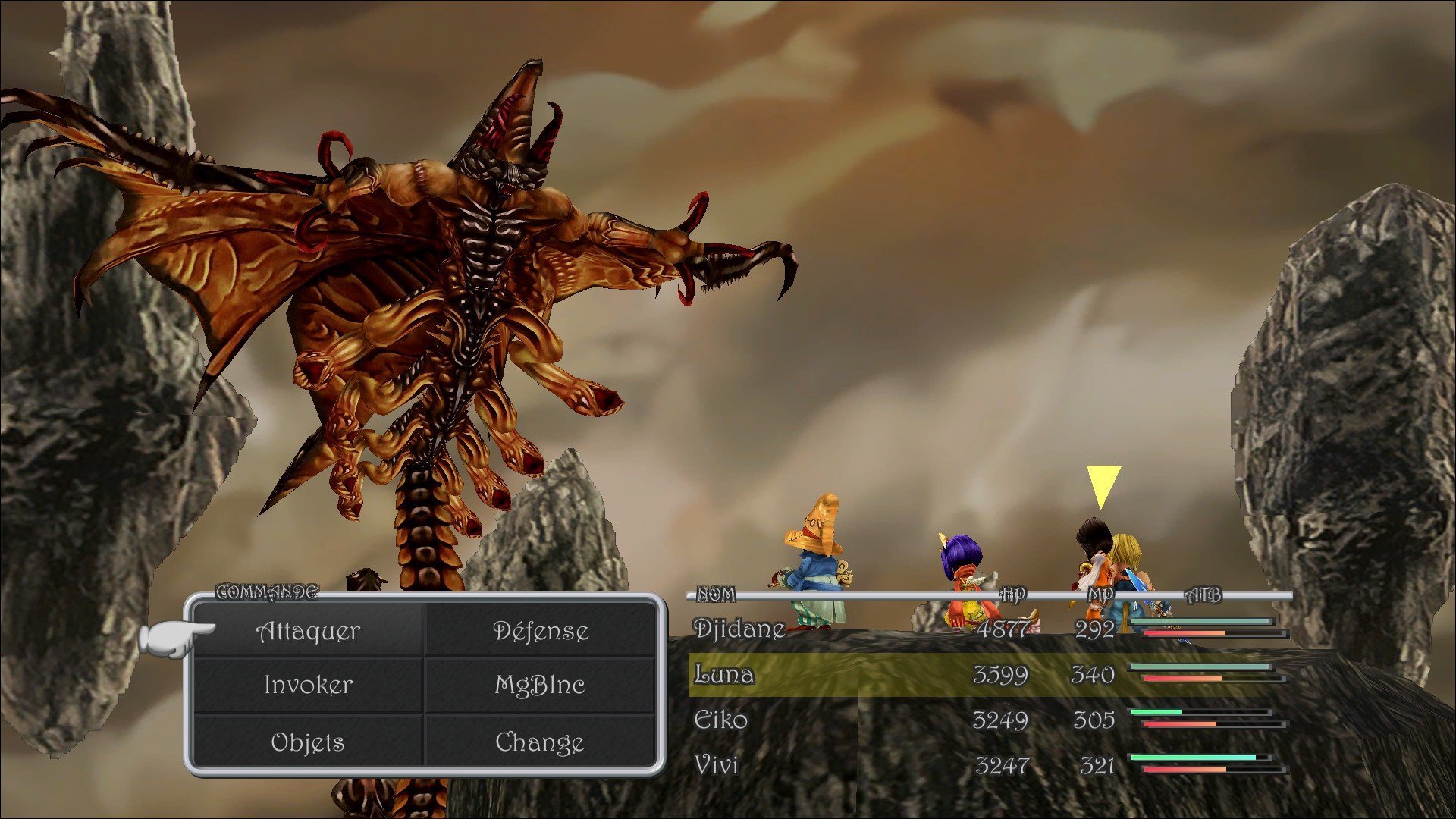1456x819 pixels.
Task: Click Luna's MP value of 340
Action: (x=1094, y=674)
